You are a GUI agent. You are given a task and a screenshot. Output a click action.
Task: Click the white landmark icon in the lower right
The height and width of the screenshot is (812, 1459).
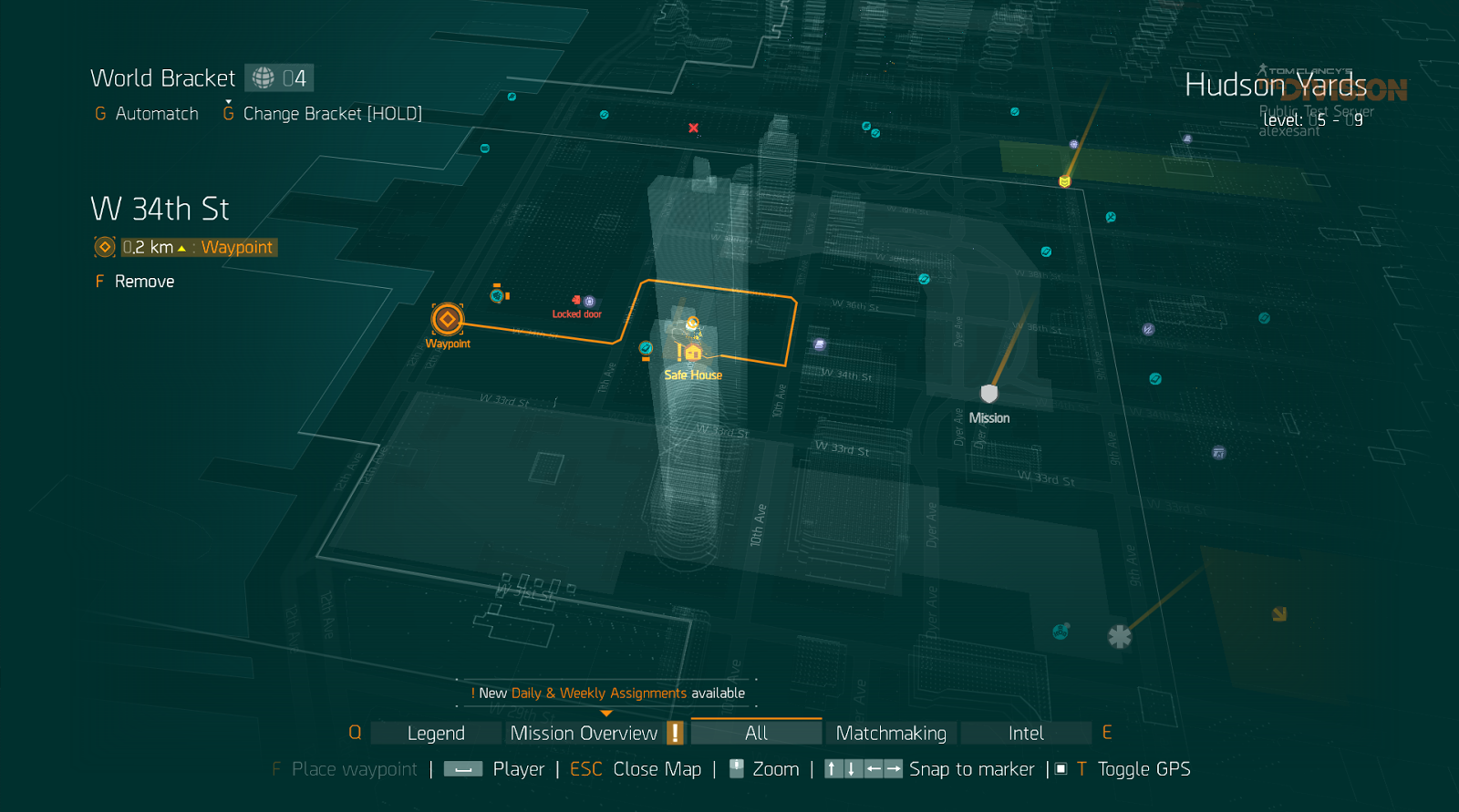point(1119,634)
